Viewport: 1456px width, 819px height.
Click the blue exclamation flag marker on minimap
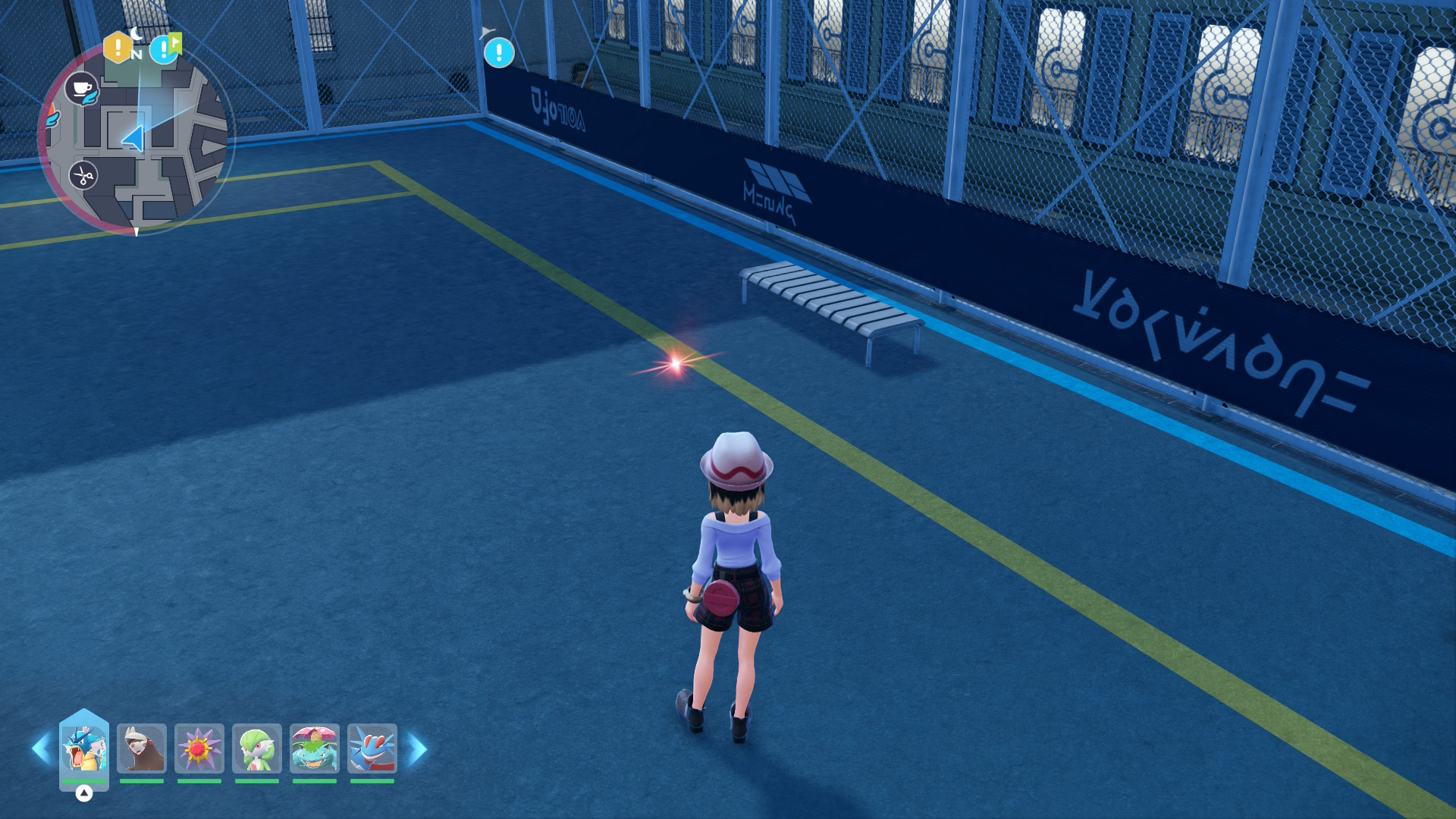coord(164,49)
